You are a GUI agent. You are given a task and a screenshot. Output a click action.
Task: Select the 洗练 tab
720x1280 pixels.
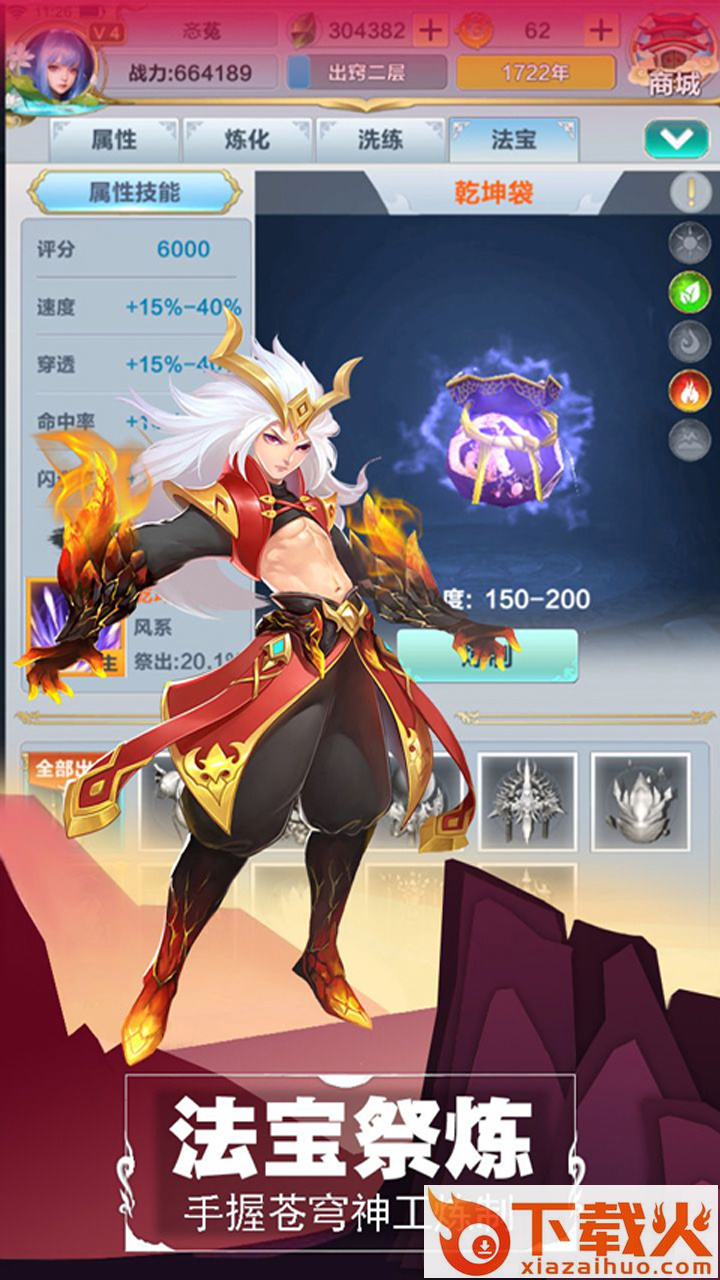(381, 140)
